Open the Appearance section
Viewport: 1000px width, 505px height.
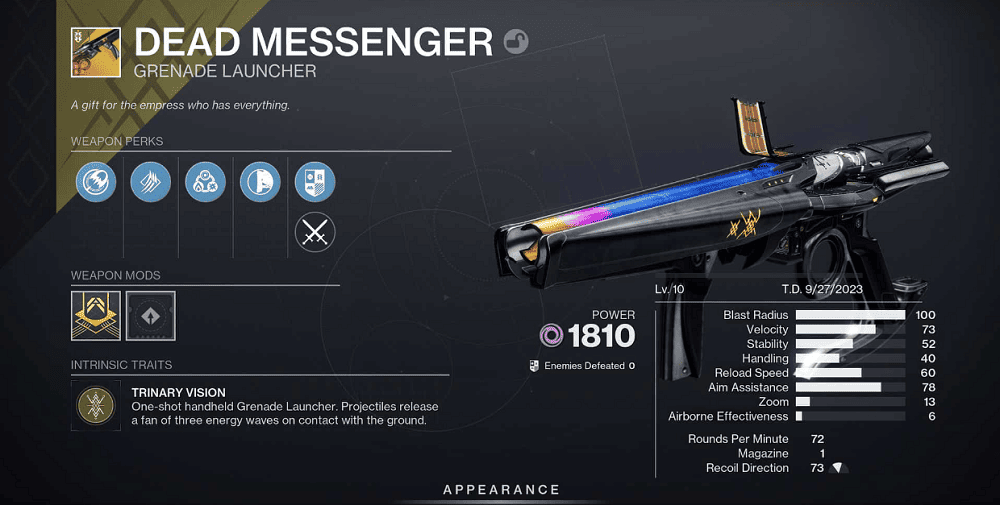(501, 490)
